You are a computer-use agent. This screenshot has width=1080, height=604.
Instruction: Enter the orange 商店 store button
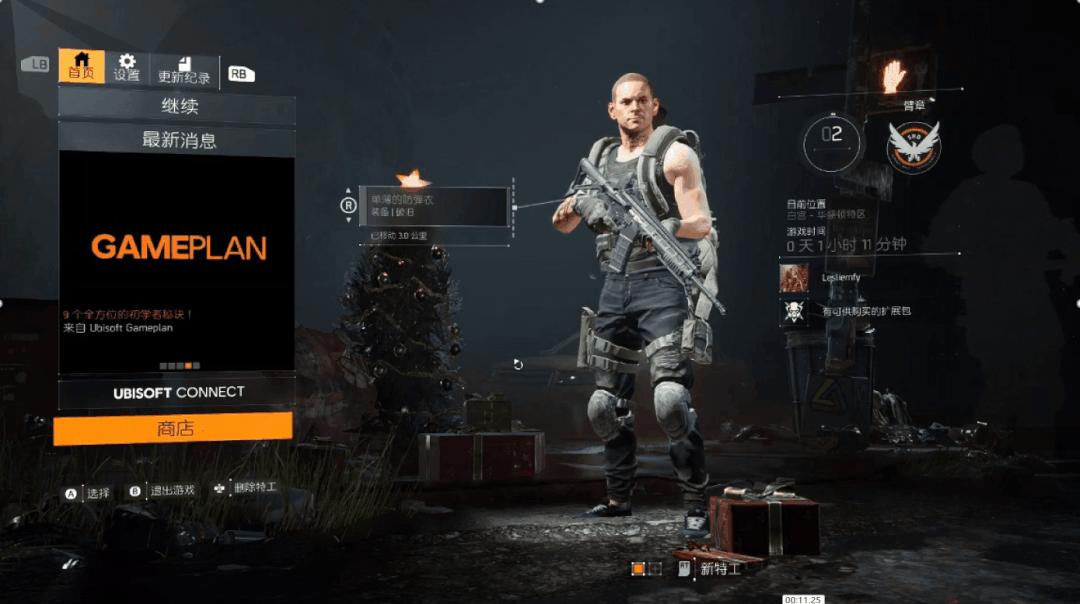click(x=173, y=428)
